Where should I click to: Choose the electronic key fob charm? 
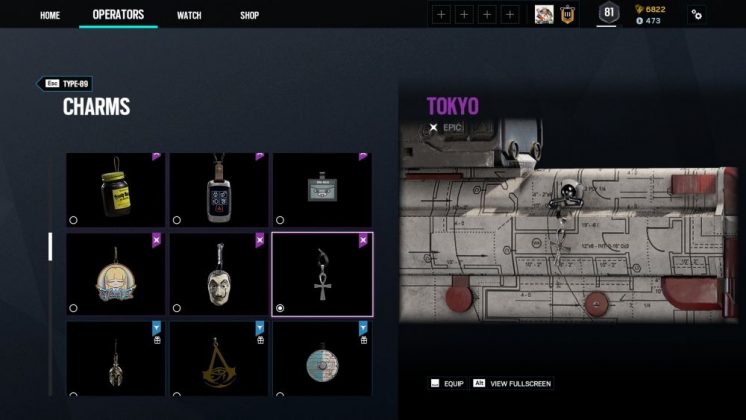point(219,189)
